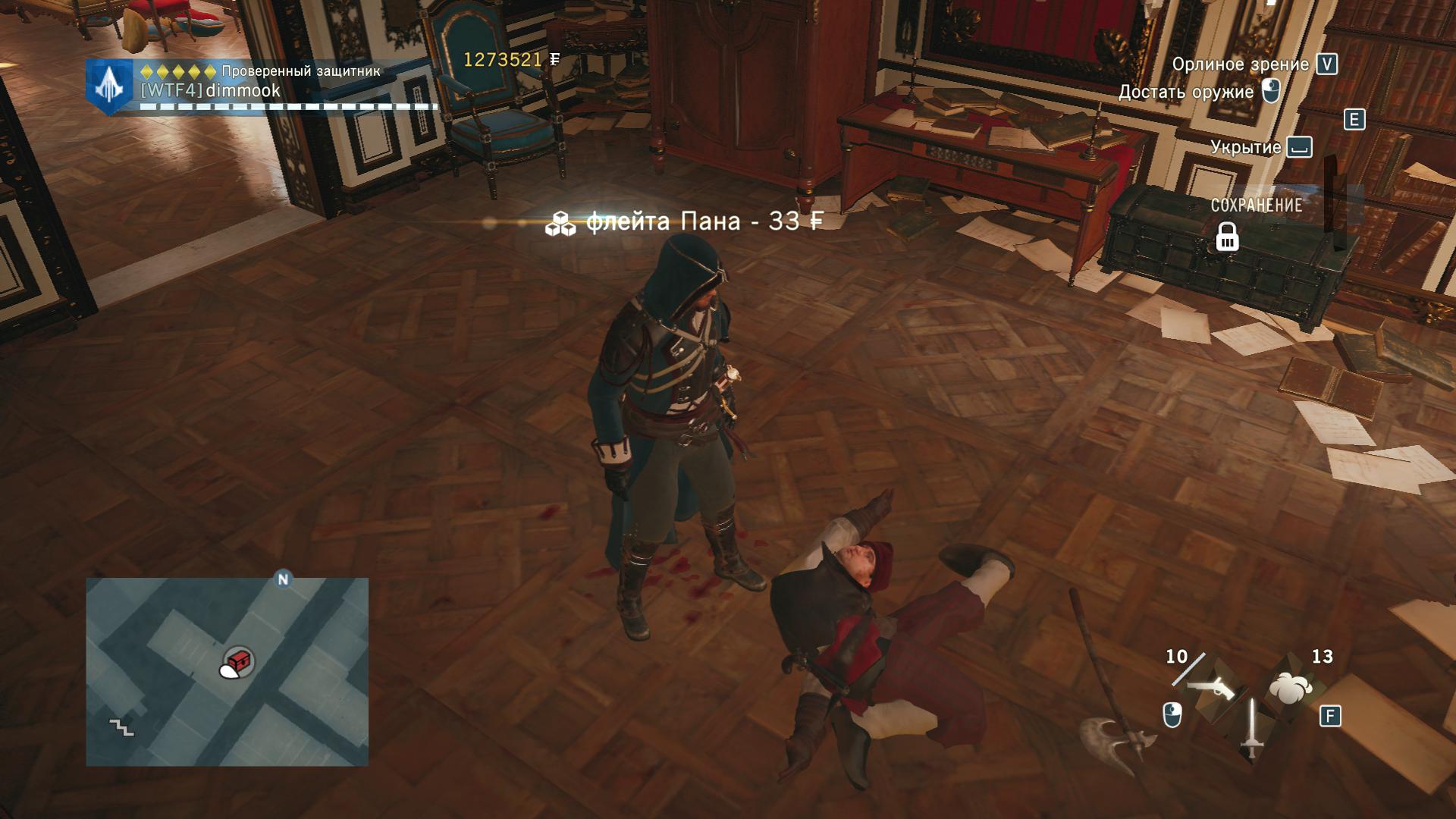
Task: Click the north compass indicator on minimap
Action: pos(284,580)
